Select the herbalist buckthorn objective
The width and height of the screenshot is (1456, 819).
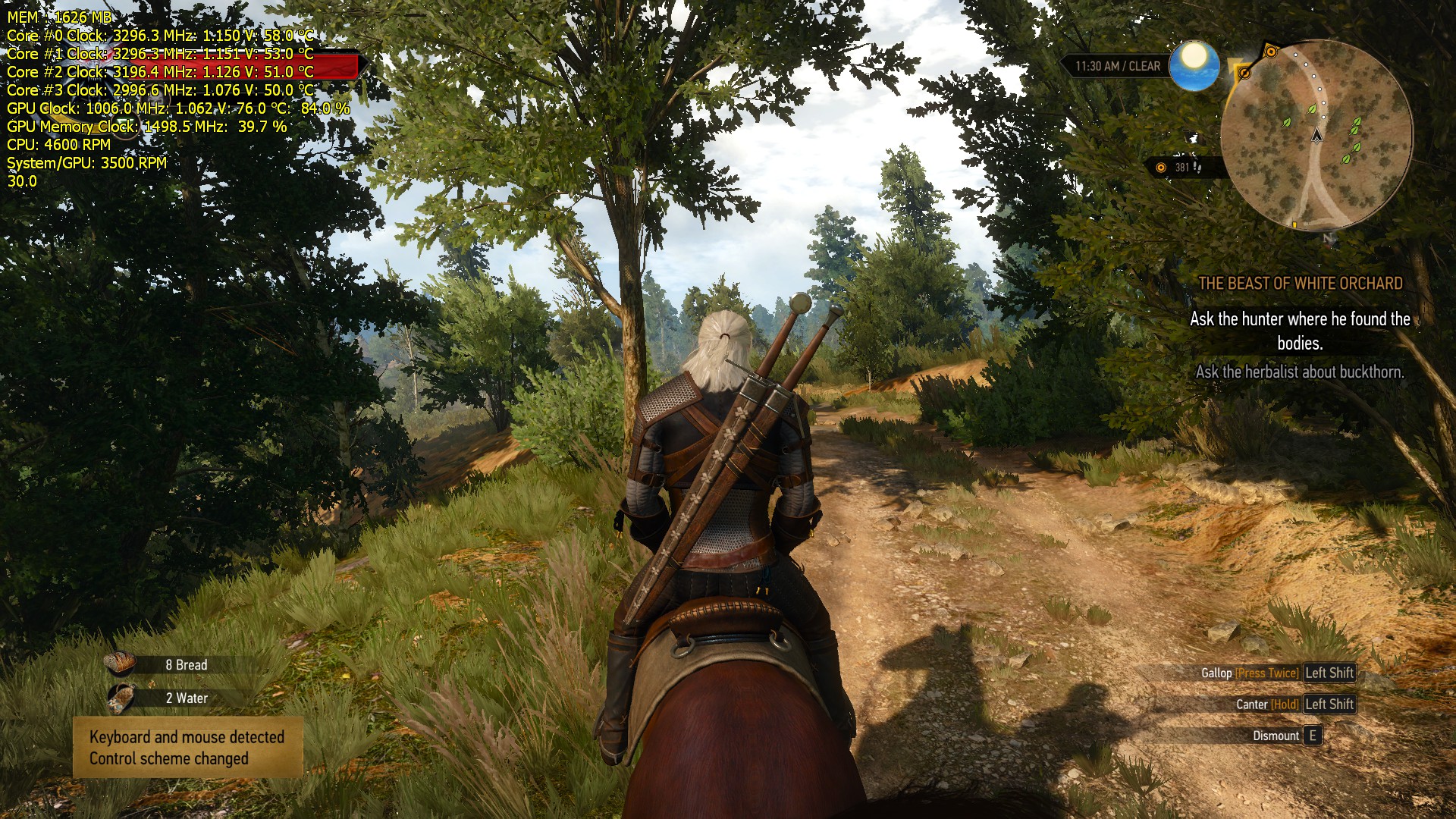pos(1300,372)
